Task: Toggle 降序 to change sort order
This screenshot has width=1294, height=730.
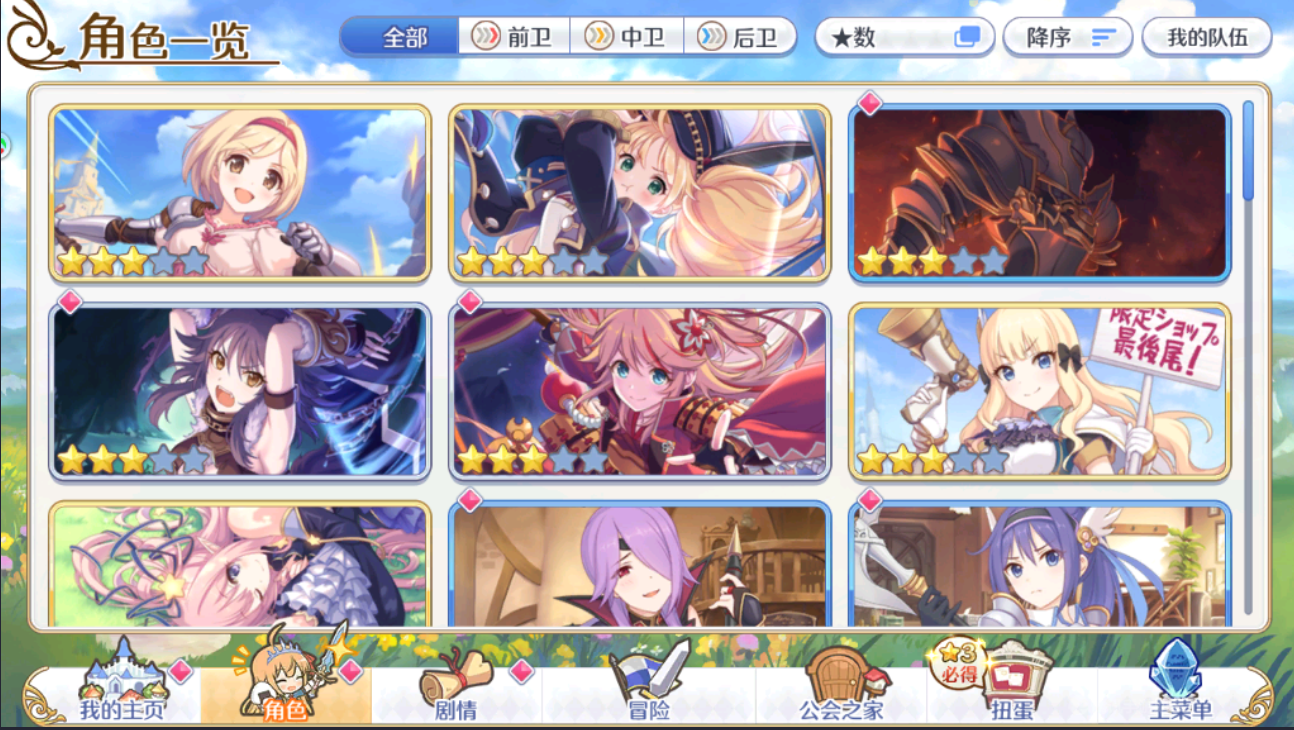Action: pyautogui.click(x=1066, y=37)
